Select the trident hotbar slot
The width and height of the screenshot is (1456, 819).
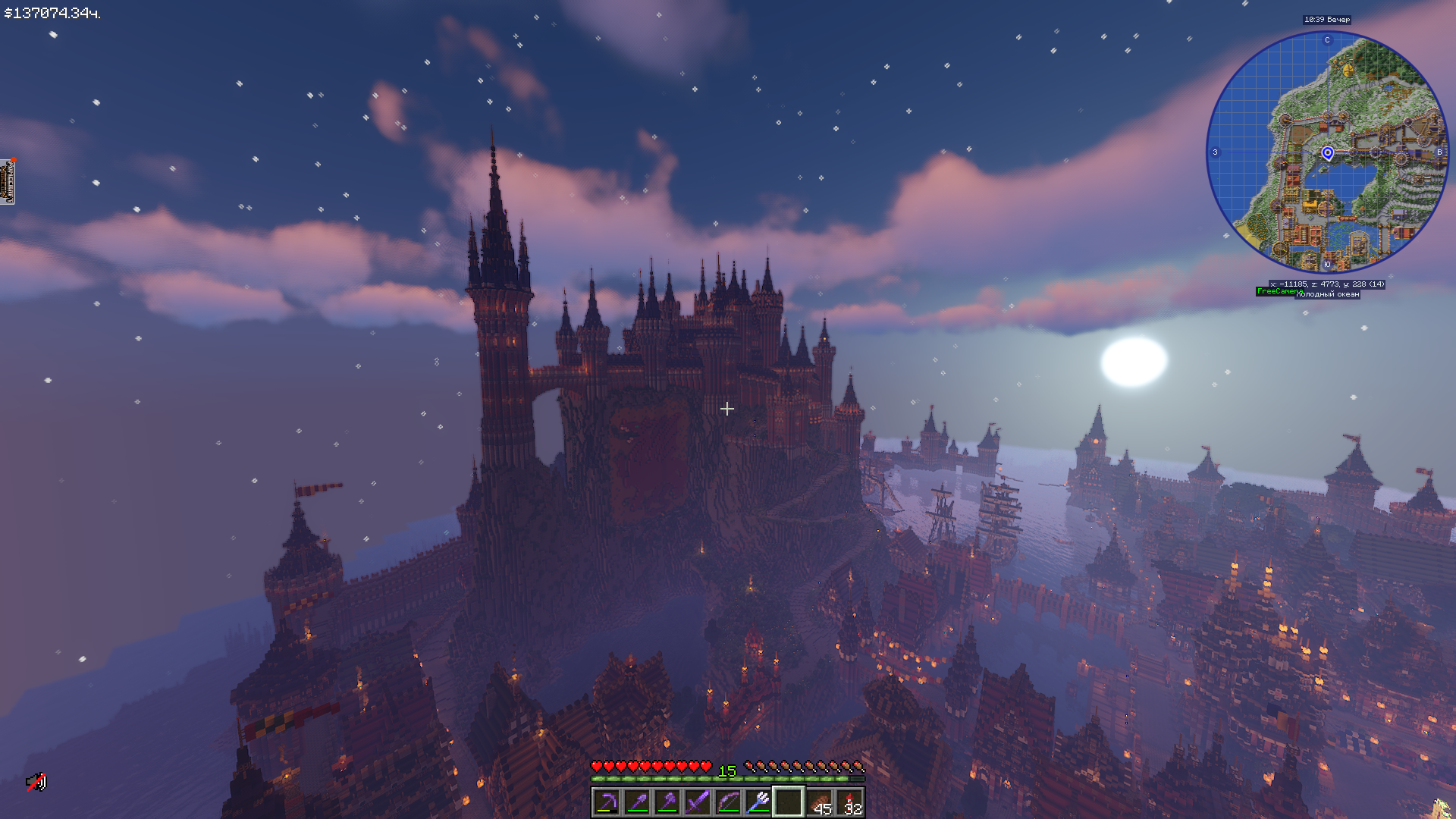(x=758, y=802)
